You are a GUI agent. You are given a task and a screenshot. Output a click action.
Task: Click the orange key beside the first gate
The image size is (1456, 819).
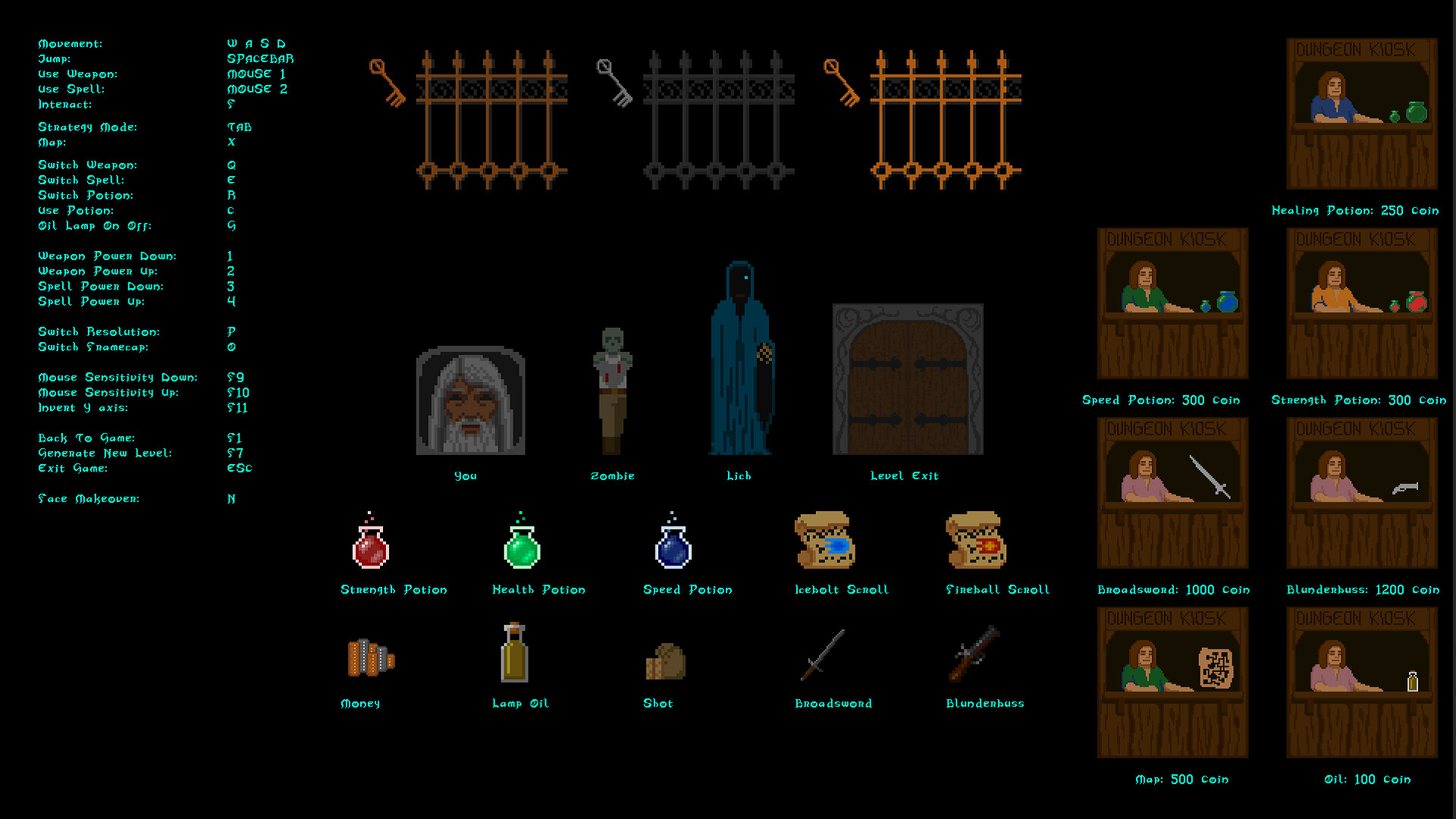[388, 83]
